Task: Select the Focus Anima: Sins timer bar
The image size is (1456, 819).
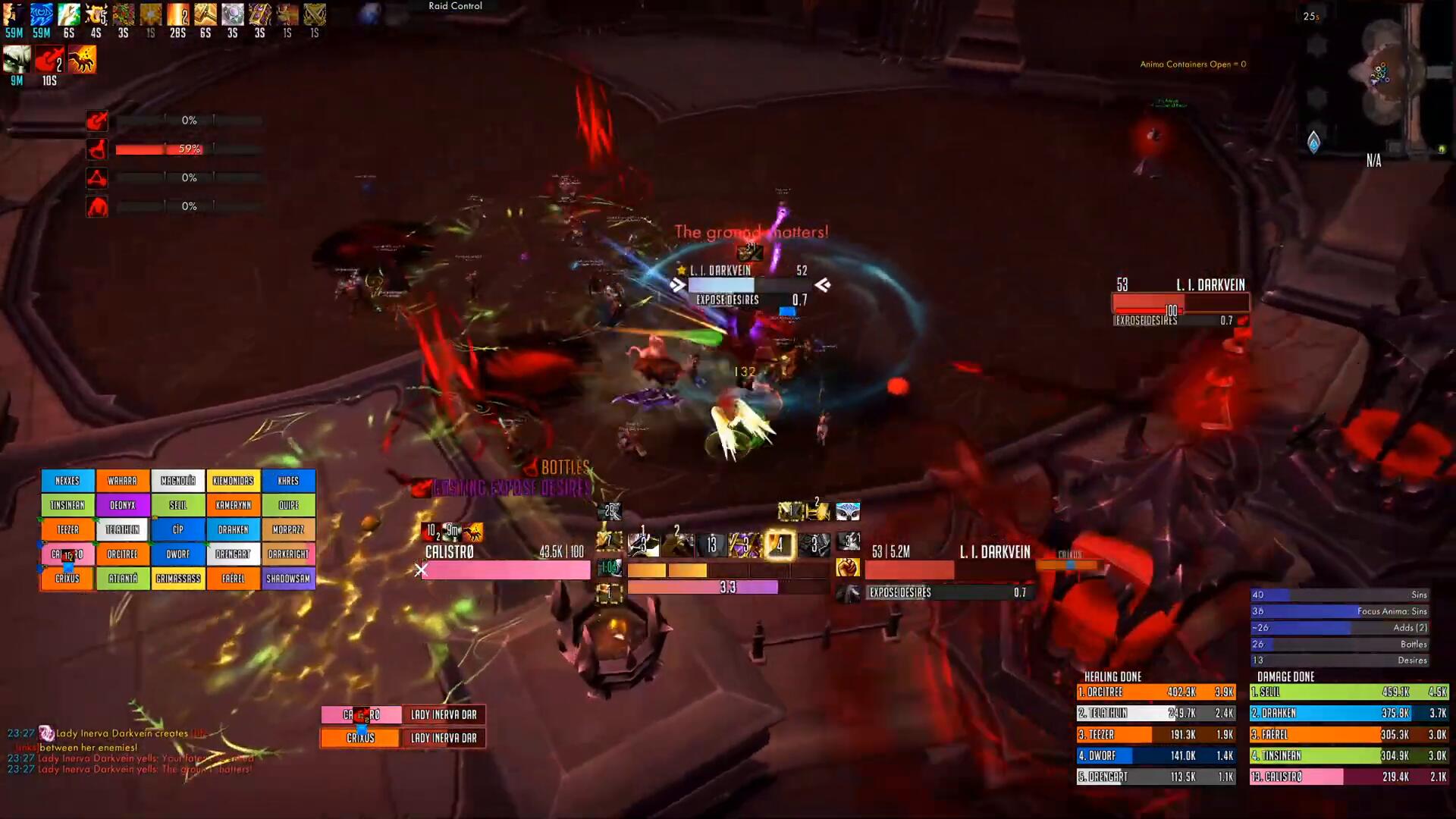Action: tap(1339, 611)
